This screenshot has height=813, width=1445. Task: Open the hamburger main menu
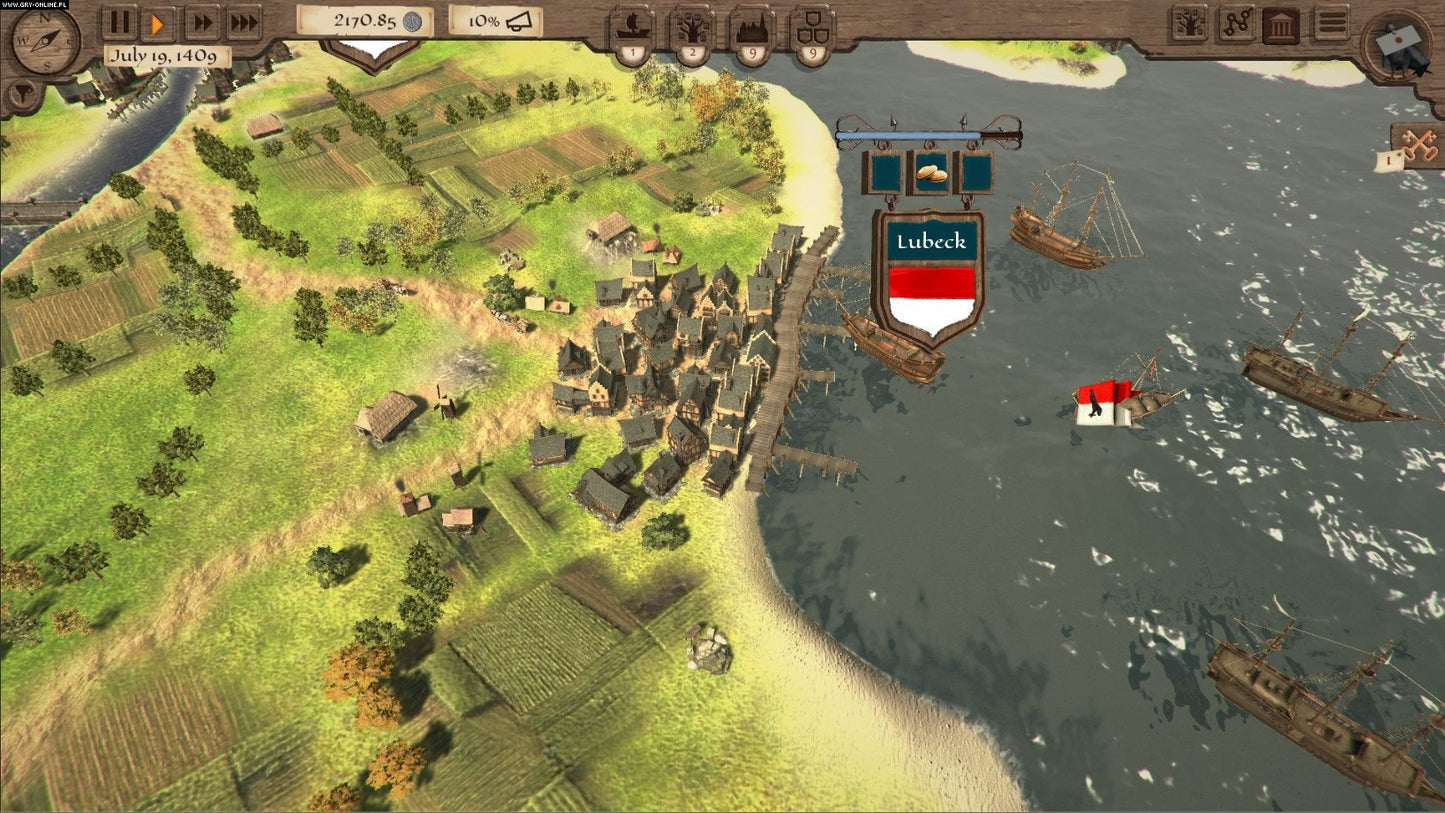(1331, 23)
